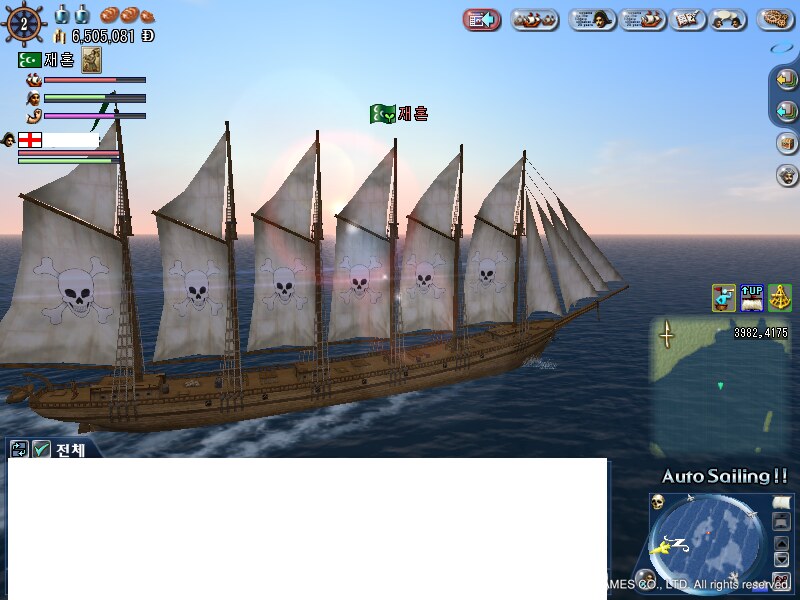This screenshot has width=800, height=600.
Task: Activate the sextant surveying skill icon
Action: point(779,297)
